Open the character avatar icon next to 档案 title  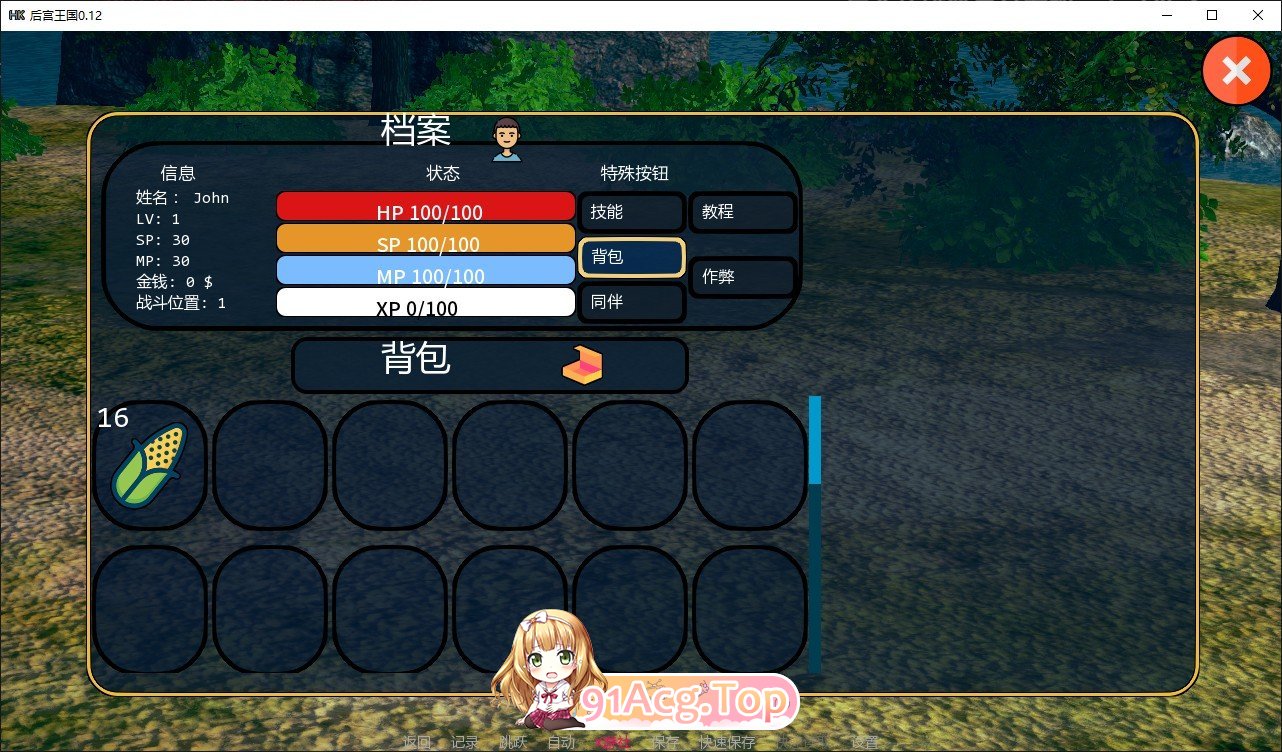click(x=506, y=138)
